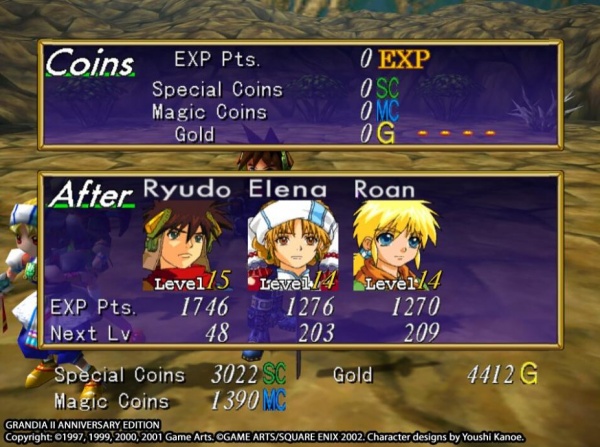Select Ryudo's character portrait
Viewport: 600px width, 447px height.
187,244
